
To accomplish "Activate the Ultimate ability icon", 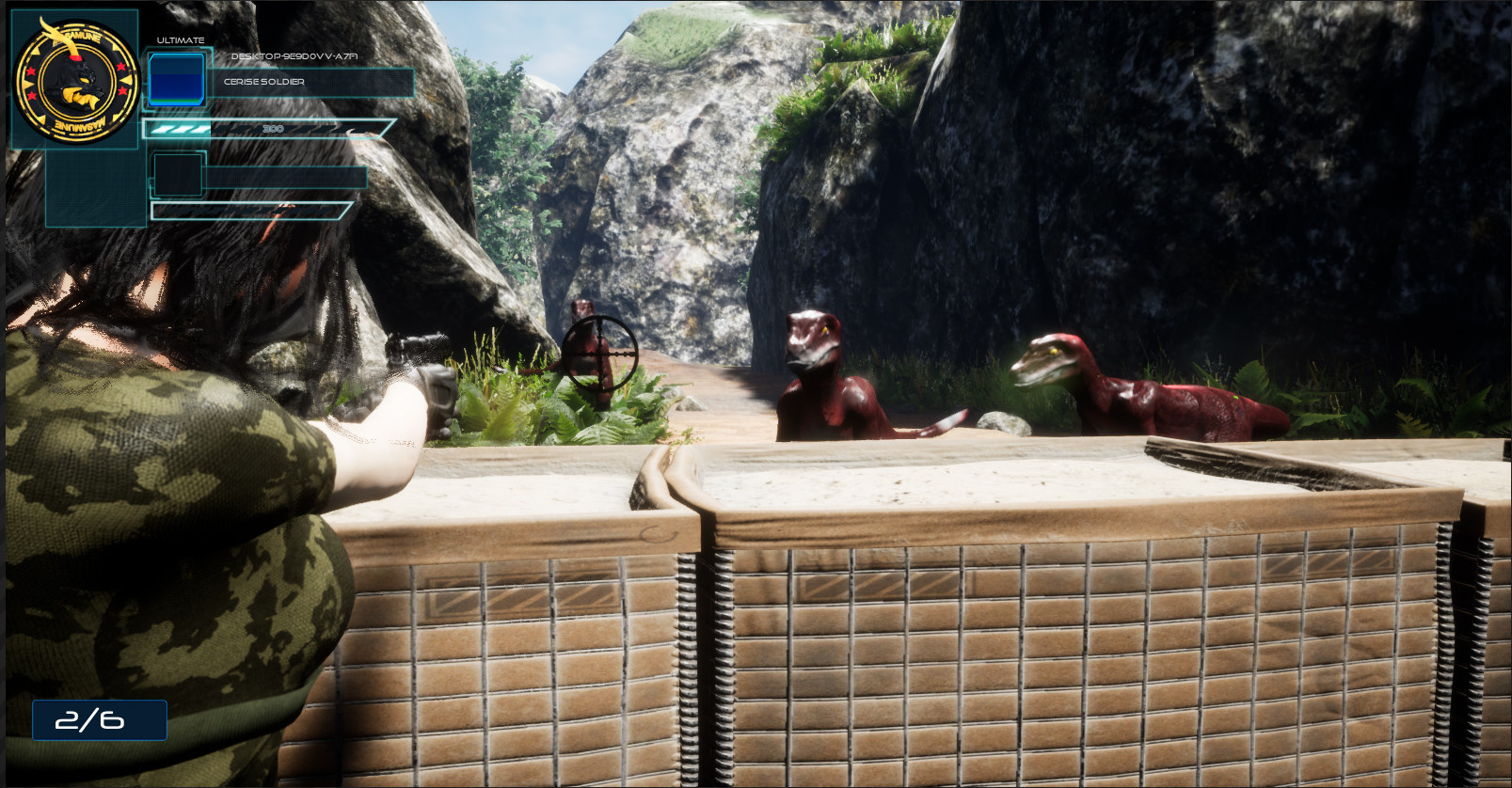I will [x=177, y=79].
